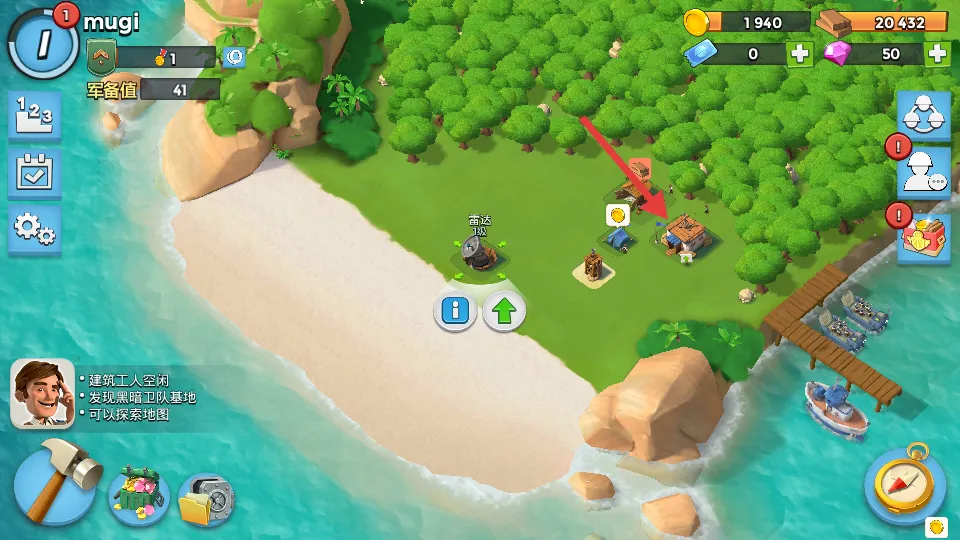Tap the radar info button
The image size is (960, 540).
[455, 311]
